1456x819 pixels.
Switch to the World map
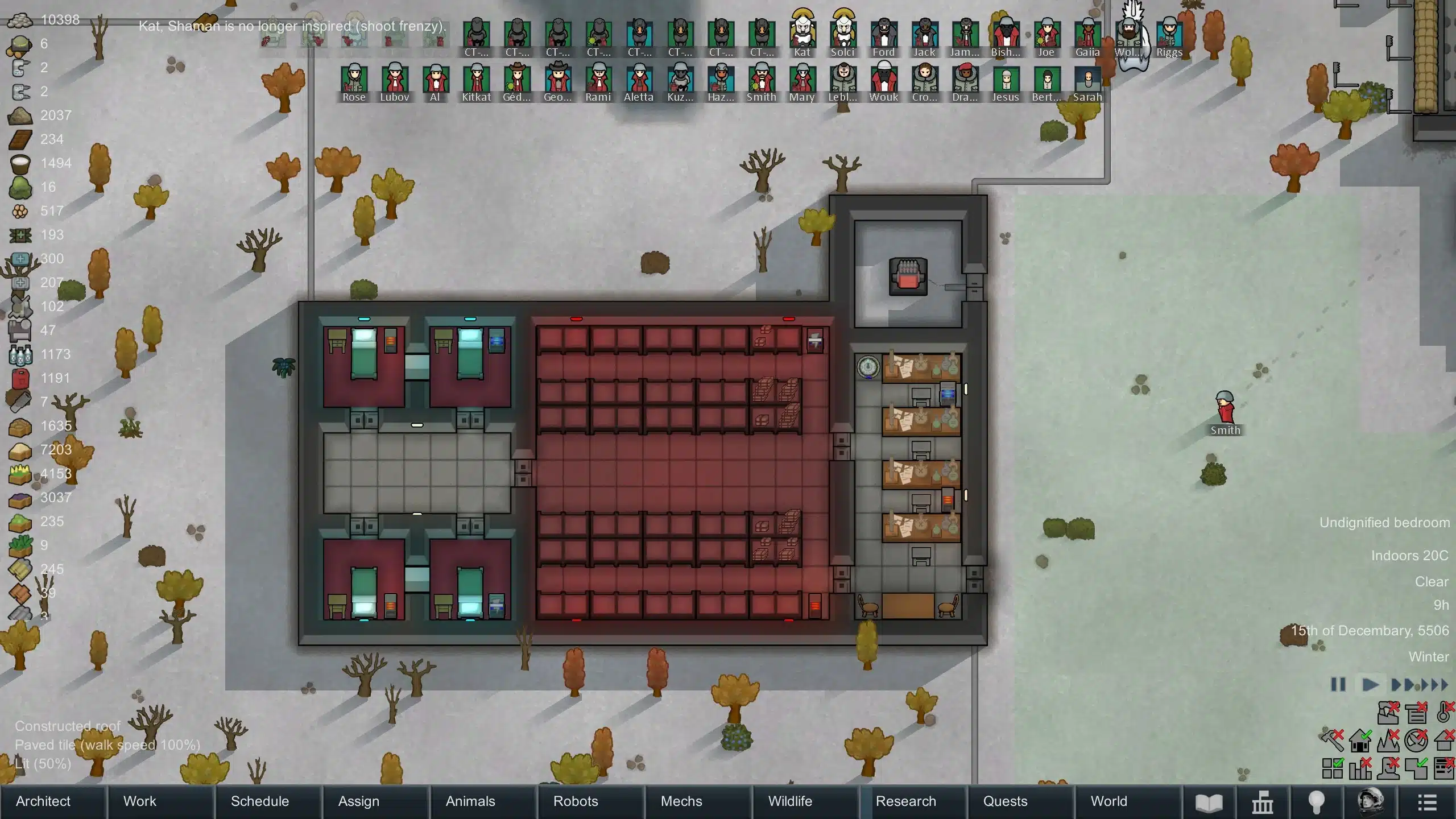pos(1108,801)
